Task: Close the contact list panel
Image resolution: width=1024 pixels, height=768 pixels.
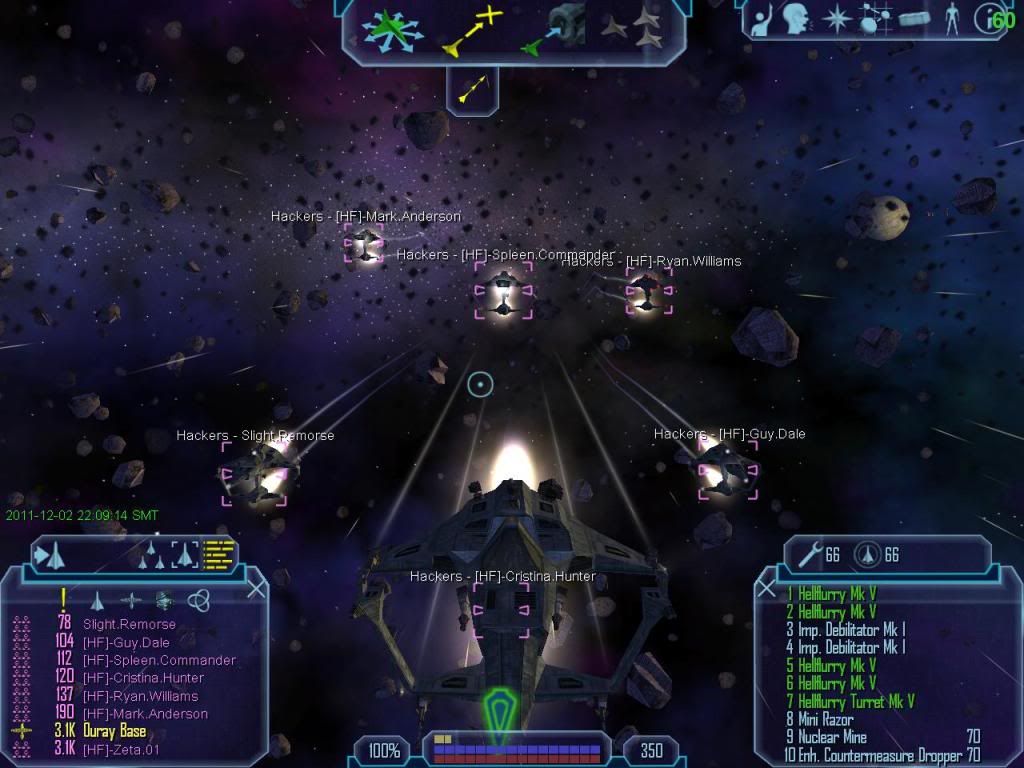Action: [256, 589]
